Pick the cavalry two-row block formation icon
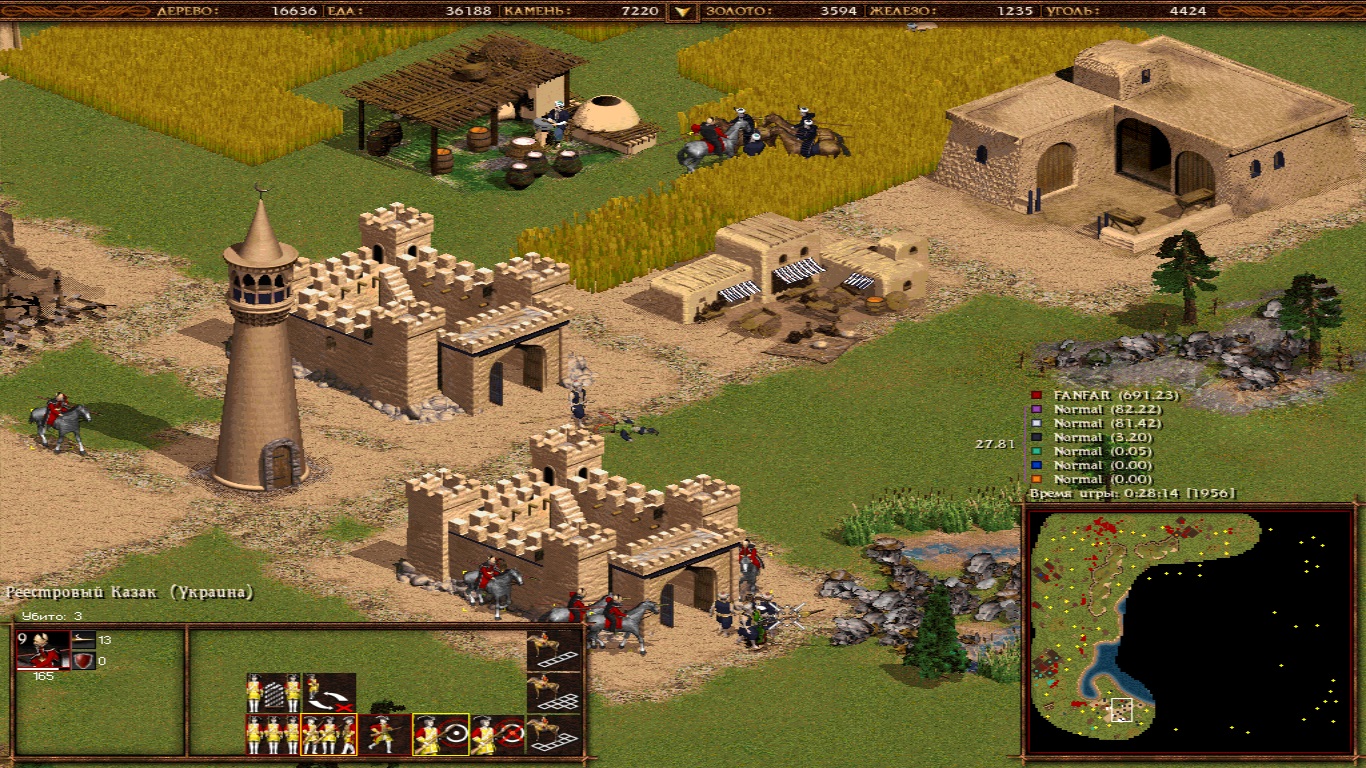This screenshot has height=768, width=1366. [554, 692]
